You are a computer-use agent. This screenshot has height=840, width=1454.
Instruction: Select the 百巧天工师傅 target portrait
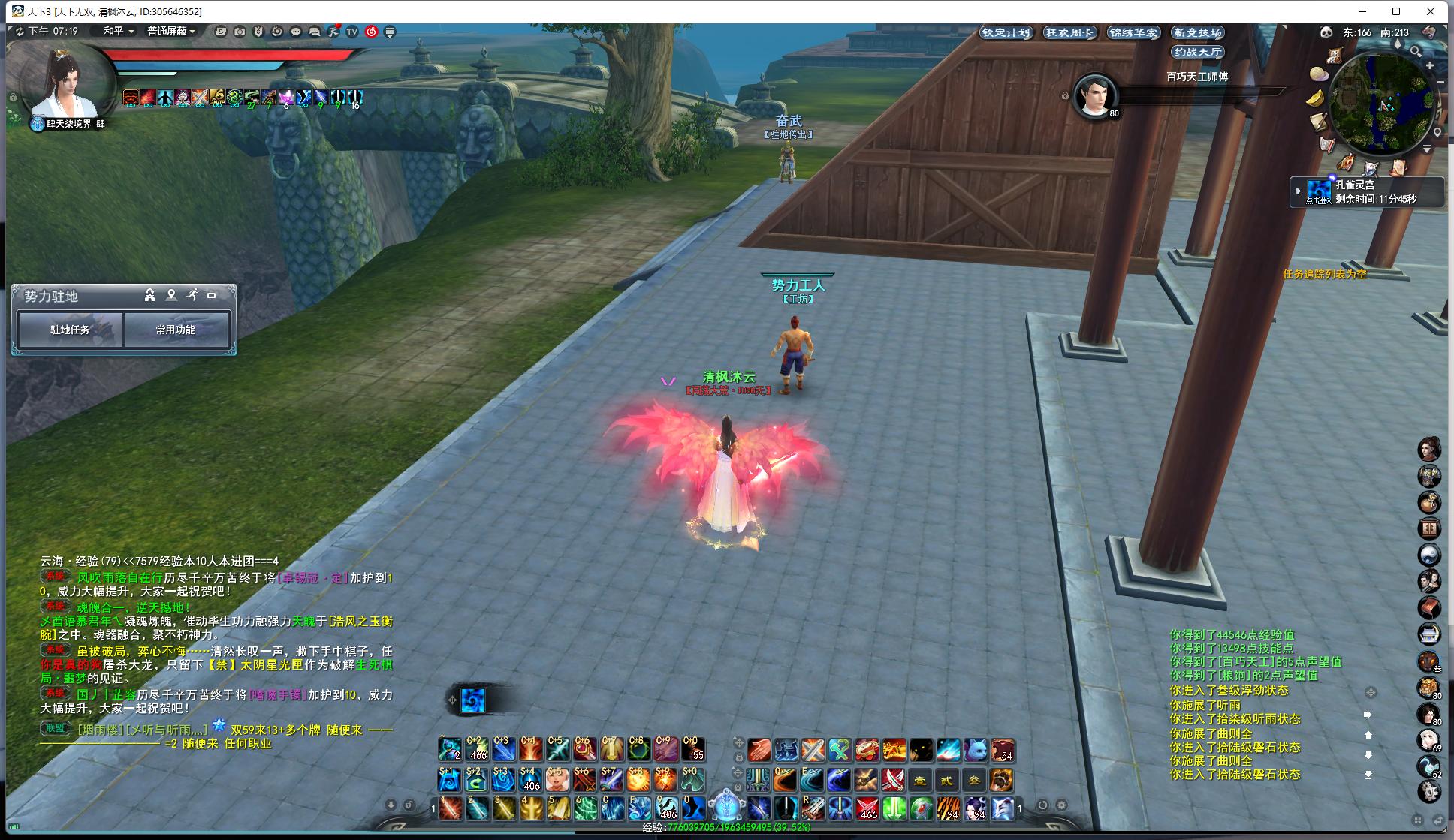(x=1095, y=95)
